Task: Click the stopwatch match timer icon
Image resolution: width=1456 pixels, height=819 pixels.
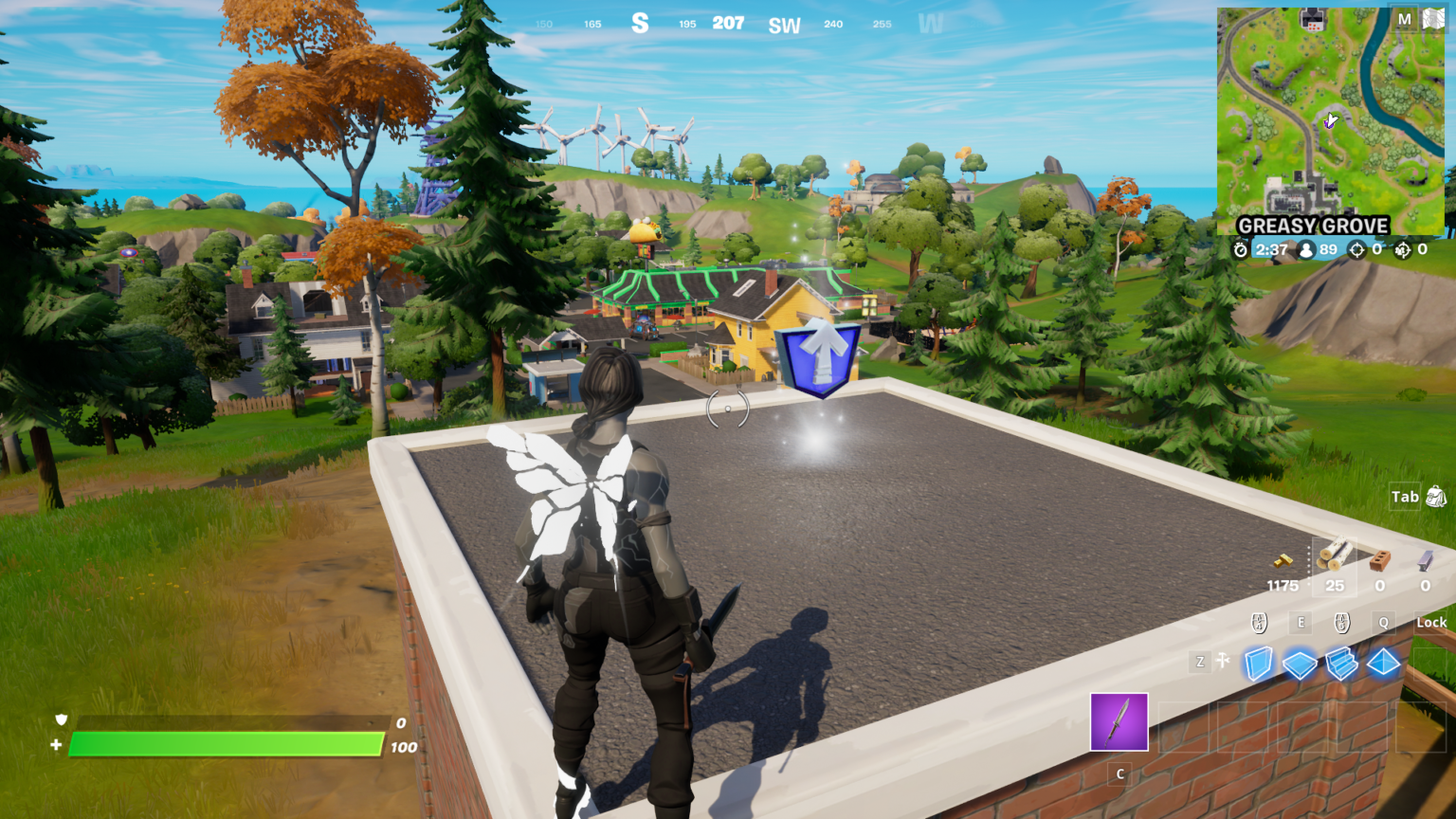Action: tap(1242, 249)
